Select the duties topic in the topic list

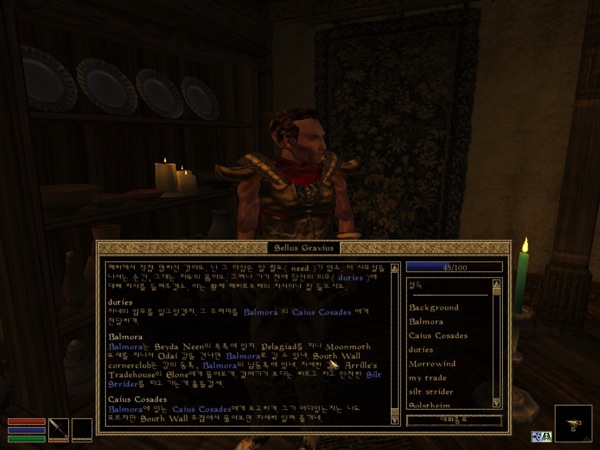coord(422,350)
